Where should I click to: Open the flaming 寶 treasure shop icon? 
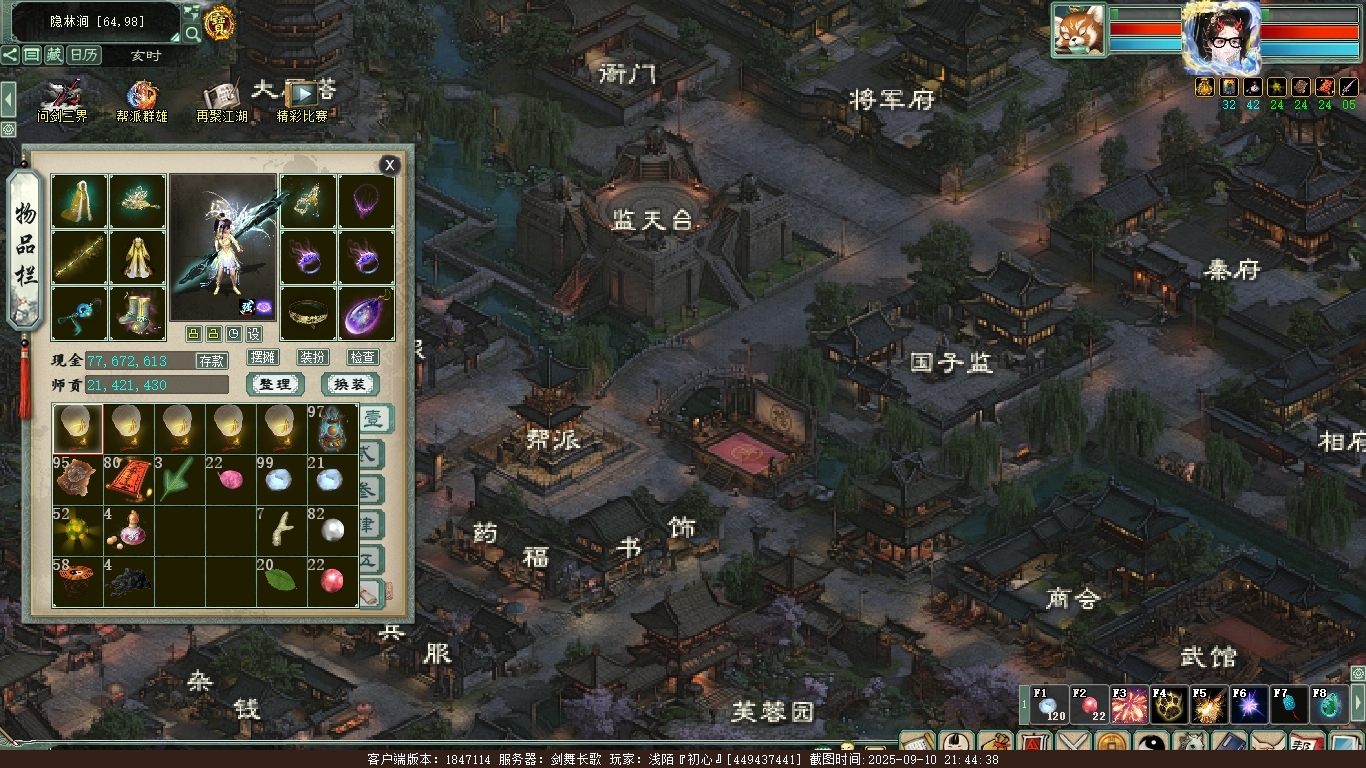coord(219,22)
